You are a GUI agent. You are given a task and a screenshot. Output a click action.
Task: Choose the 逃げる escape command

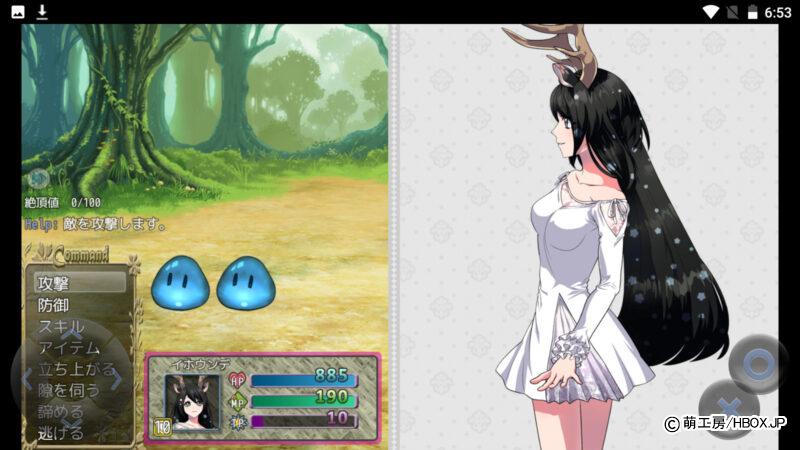(x=61, y=432)
